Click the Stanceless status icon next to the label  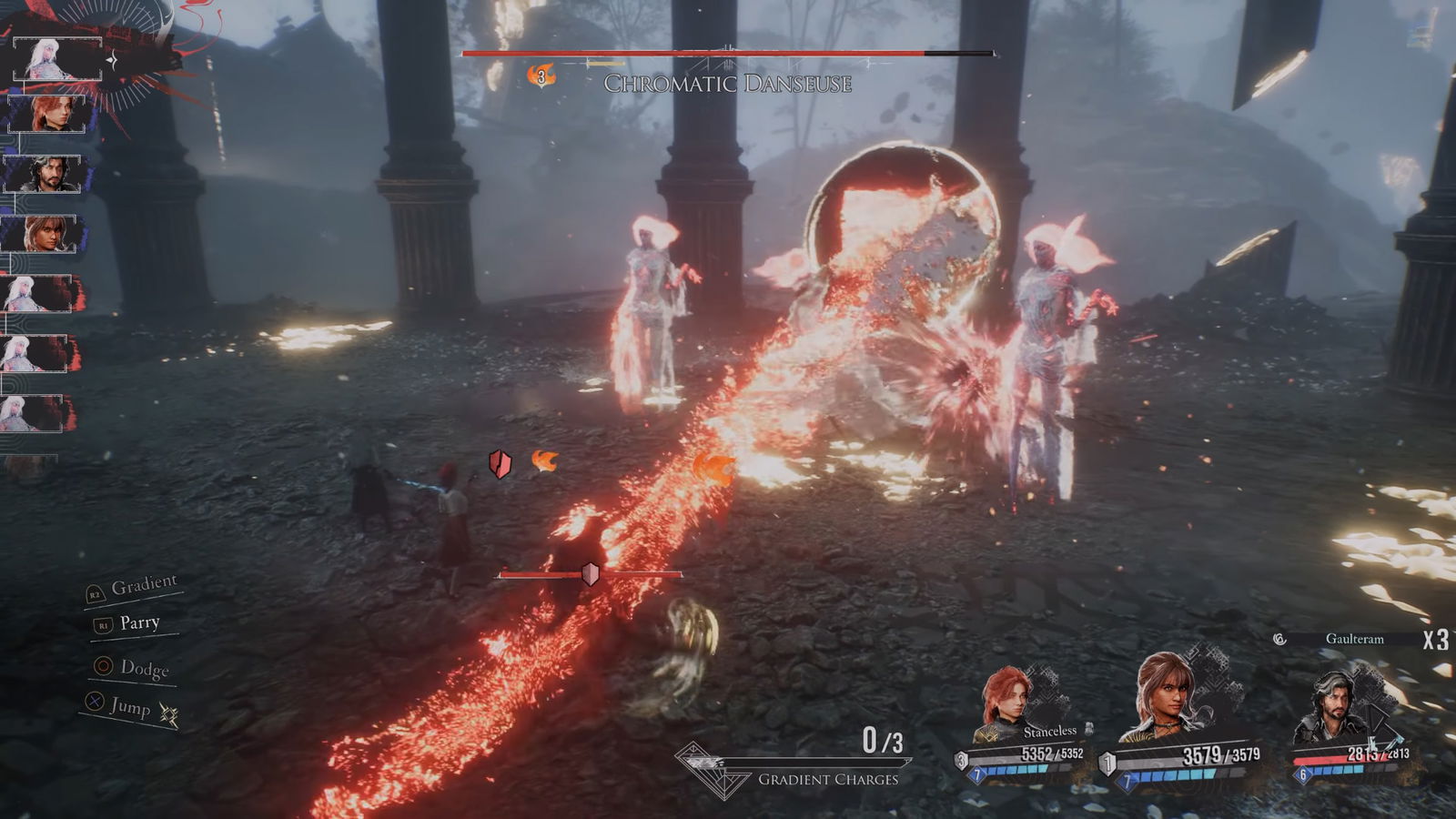pyautogui.click(x=1090, y=730)
